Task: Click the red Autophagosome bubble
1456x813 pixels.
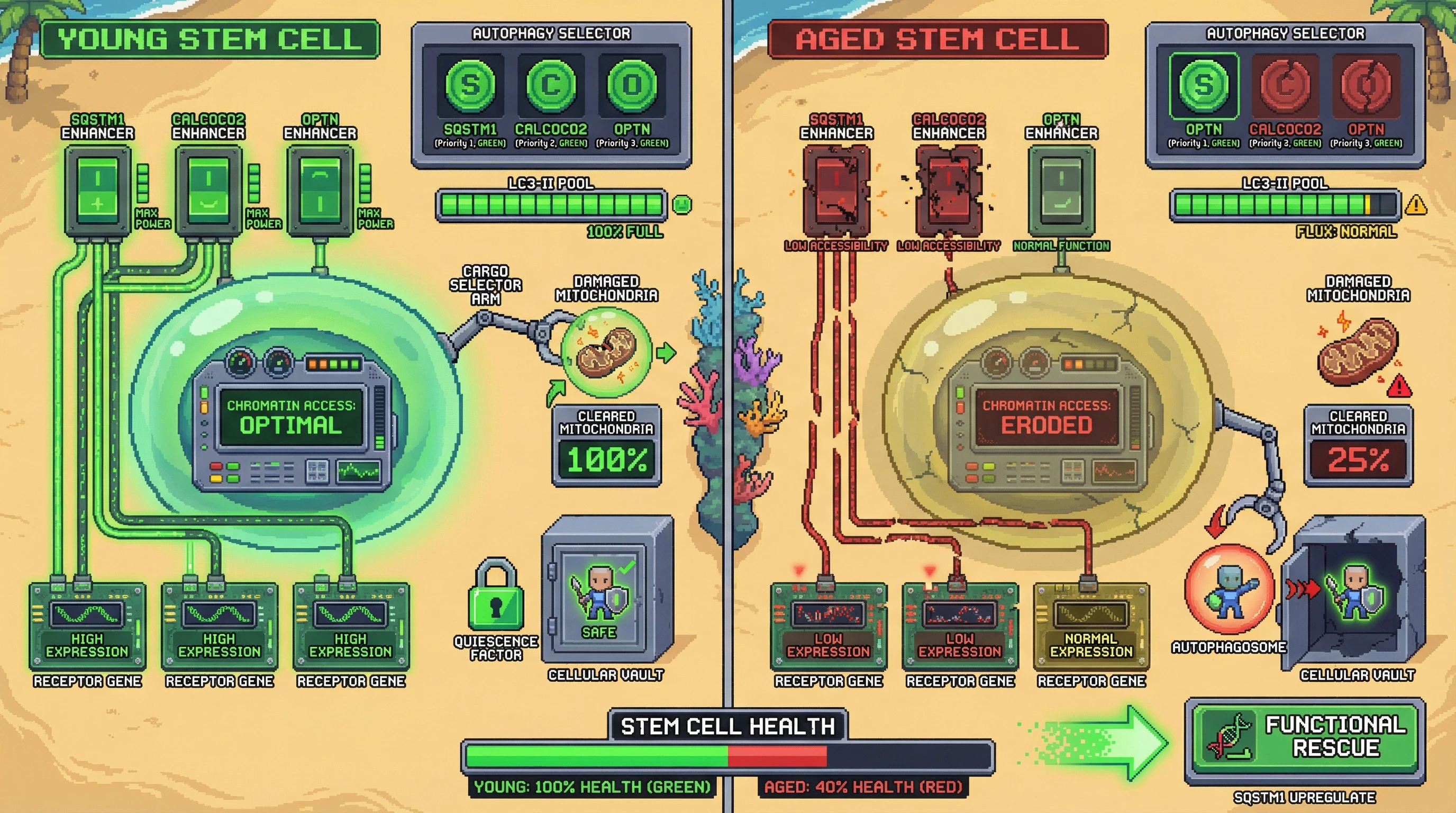Action: [x=1229, y=590]
